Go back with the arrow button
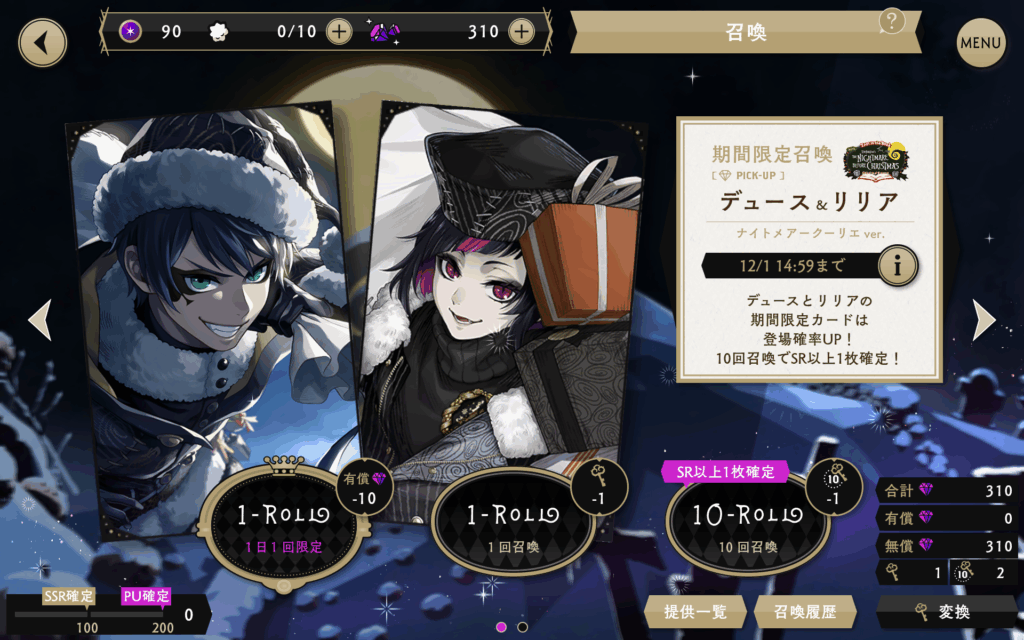Image resolution: width=1024 pixels, height=640 pixels. (x=42, y=43)
